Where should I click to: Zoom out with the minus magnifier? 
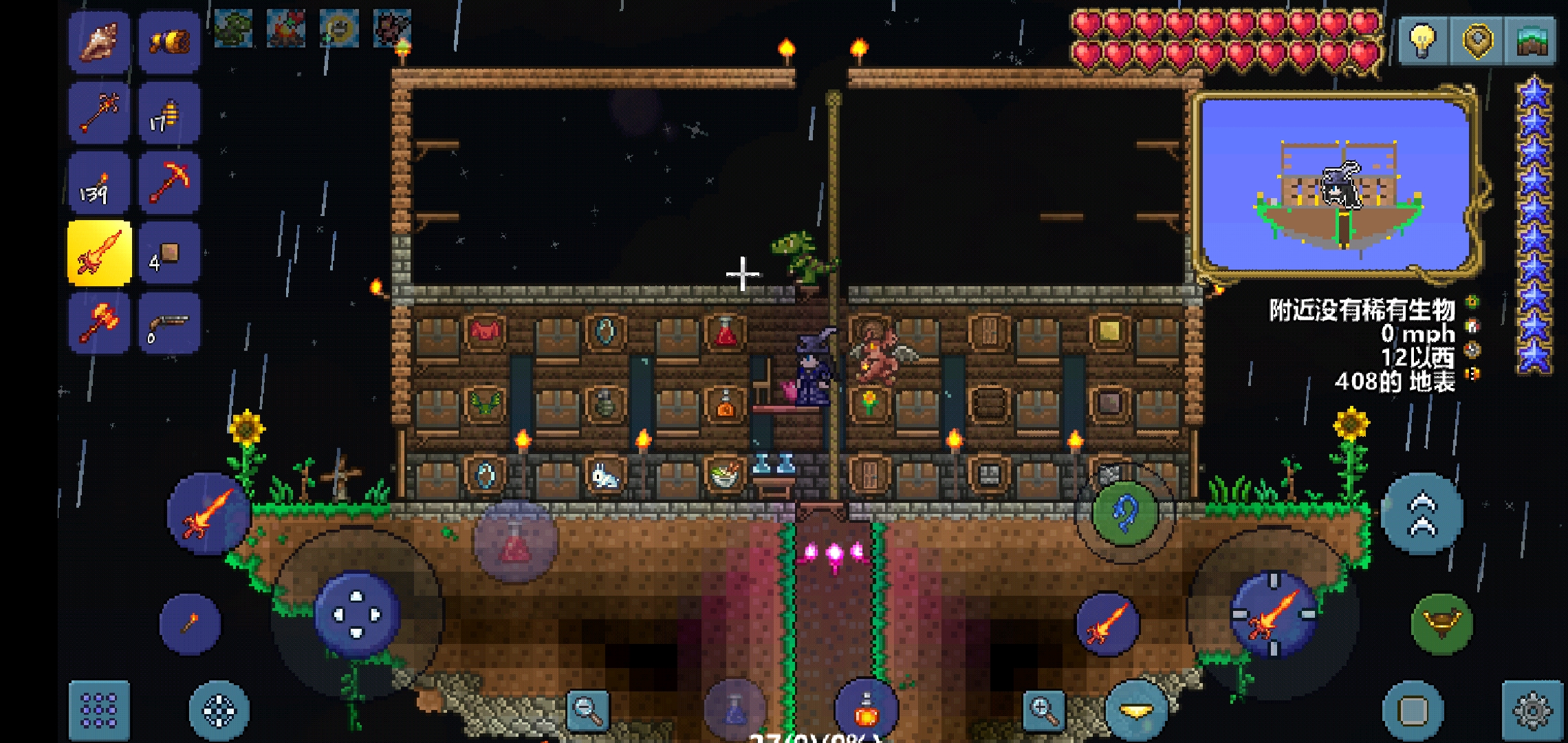588,710
